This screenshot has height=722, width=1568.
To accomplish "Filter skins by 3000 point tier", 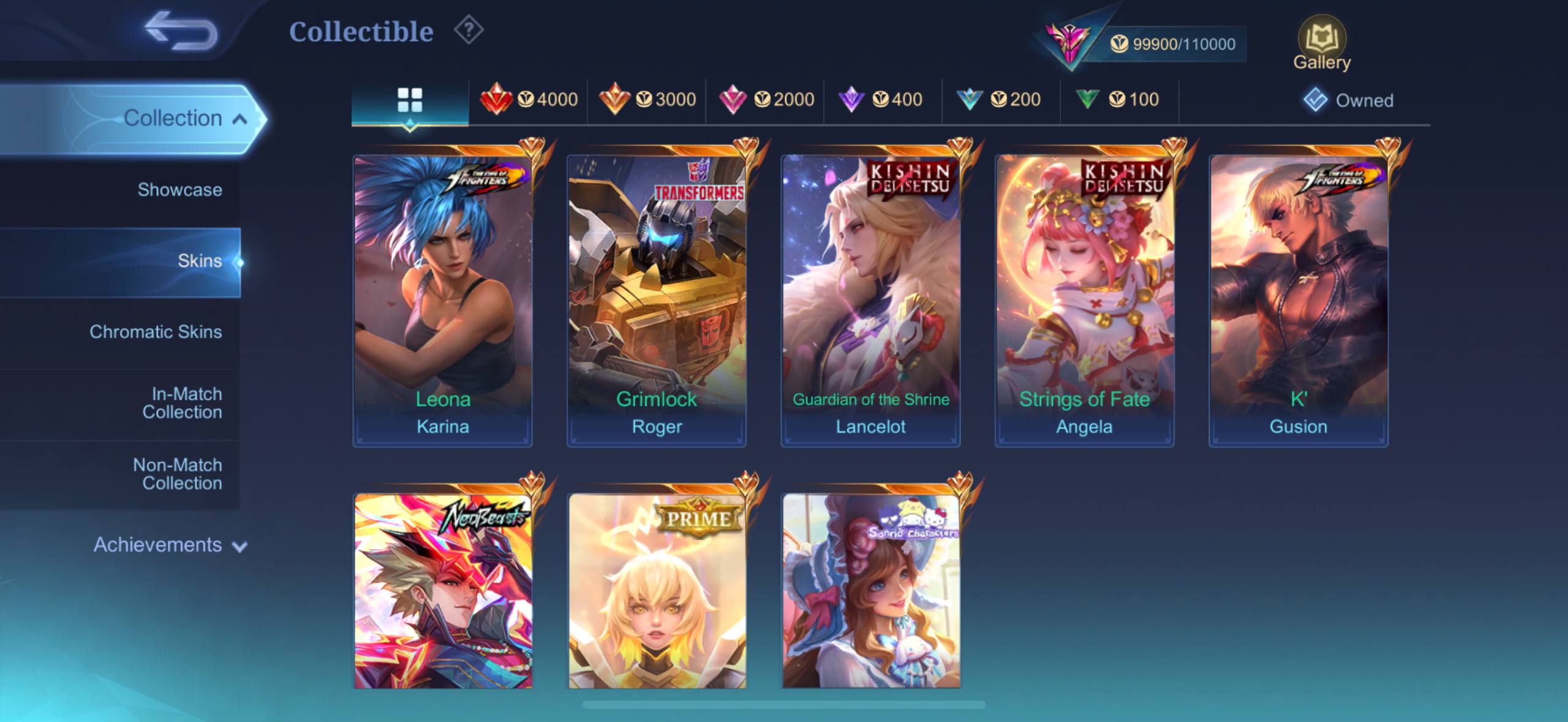I will click(647, 99).
